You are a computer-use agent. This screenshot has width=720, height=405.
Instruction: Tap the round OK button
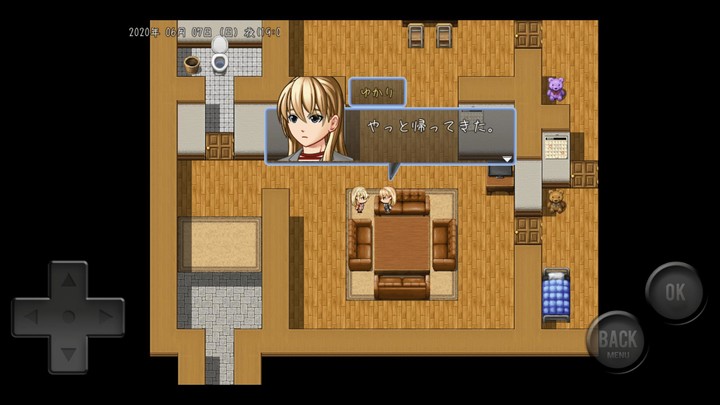675,292
